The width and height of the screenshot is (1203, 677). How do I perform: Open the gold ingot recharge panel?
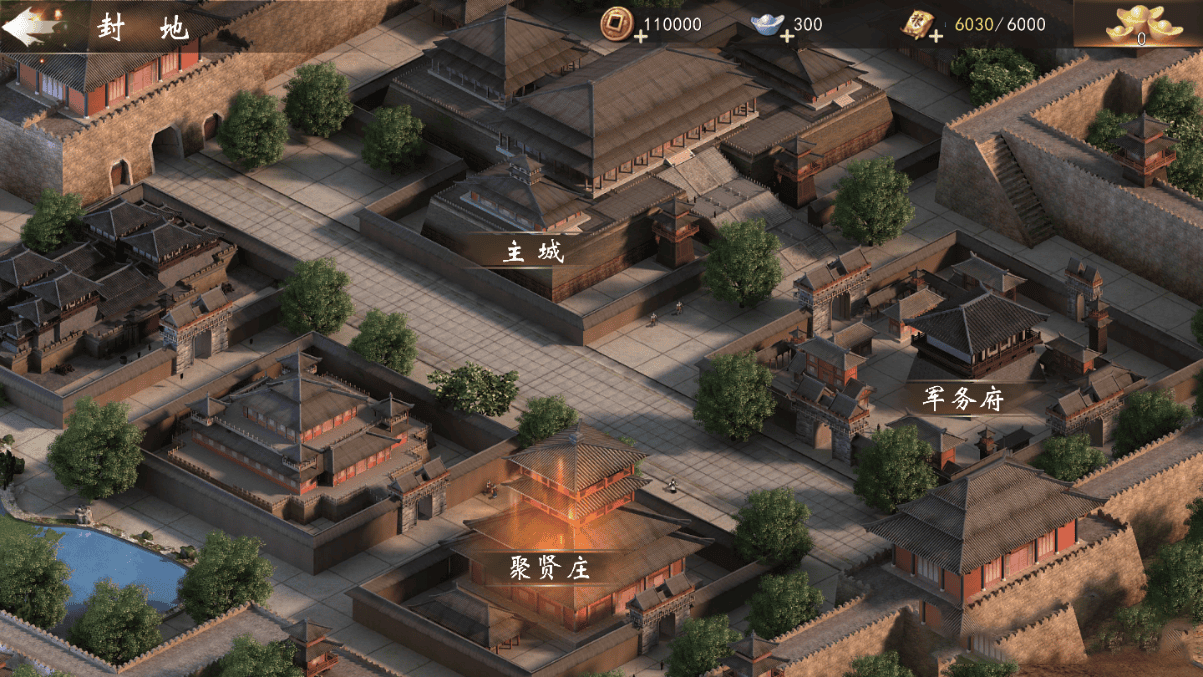pyautogui.click(x=1138, y=25)
